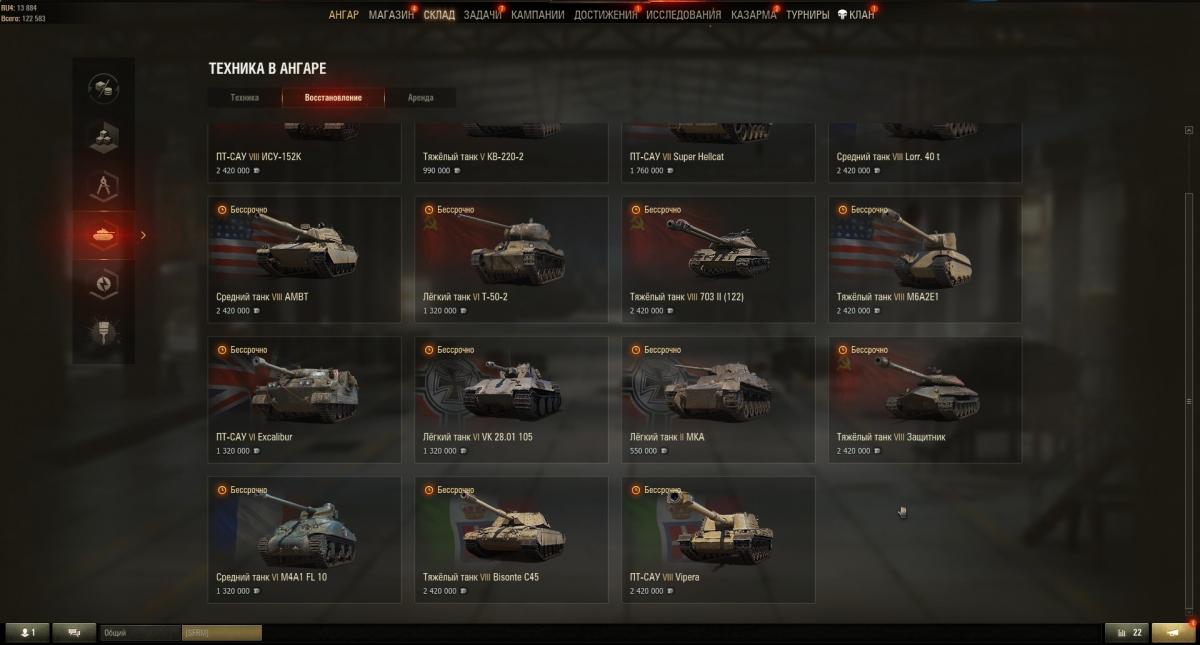Viewport: 1200px width, 645px height.
Task: Select the Защитник heavy tank card
Action: click(x=925, y=399)
